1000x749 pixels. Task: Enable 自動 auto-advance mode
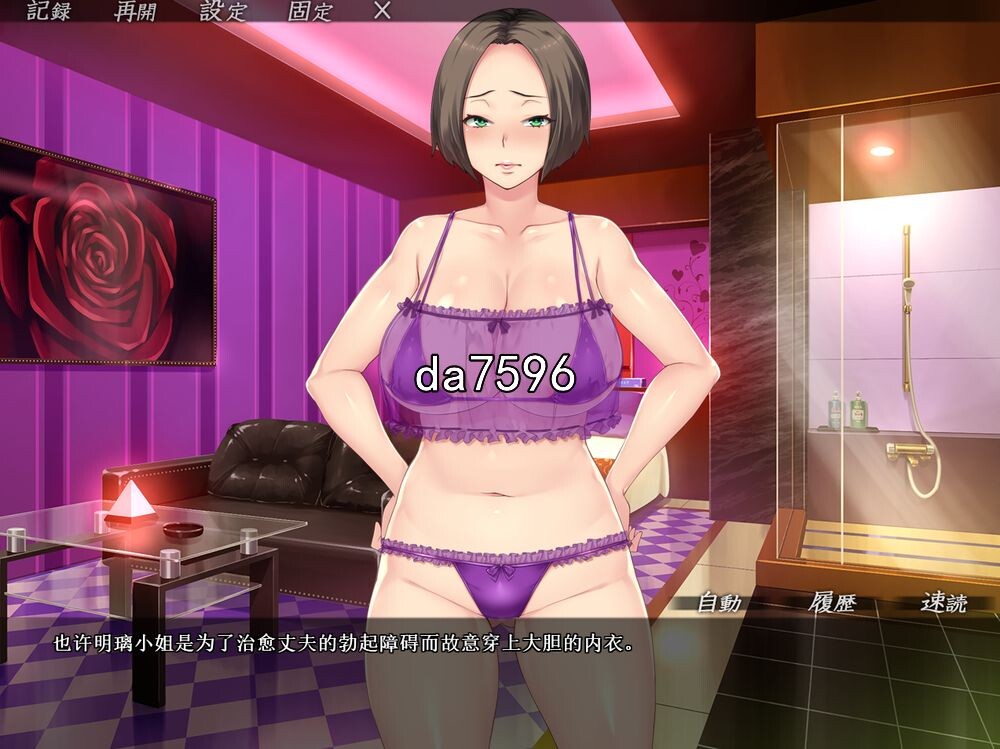point(718,603)
